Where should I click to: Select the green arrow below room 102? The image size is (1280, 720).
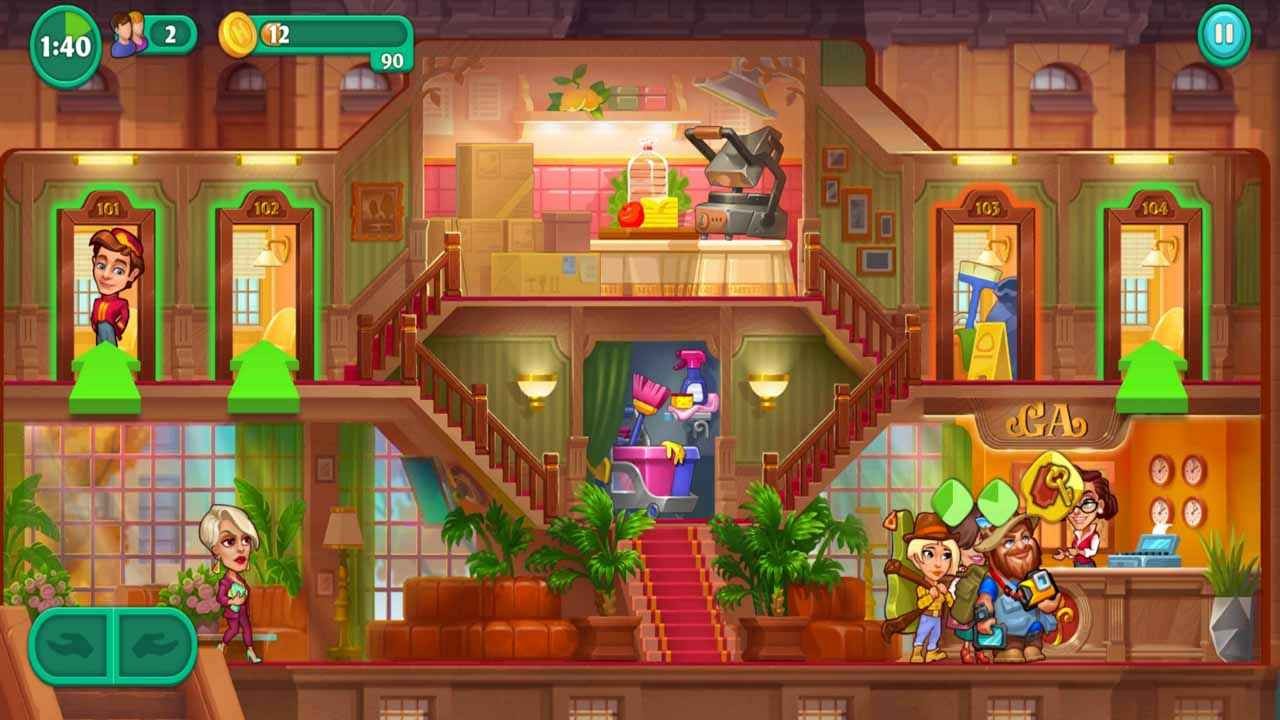pyautogui.click(x=264, y=379)
